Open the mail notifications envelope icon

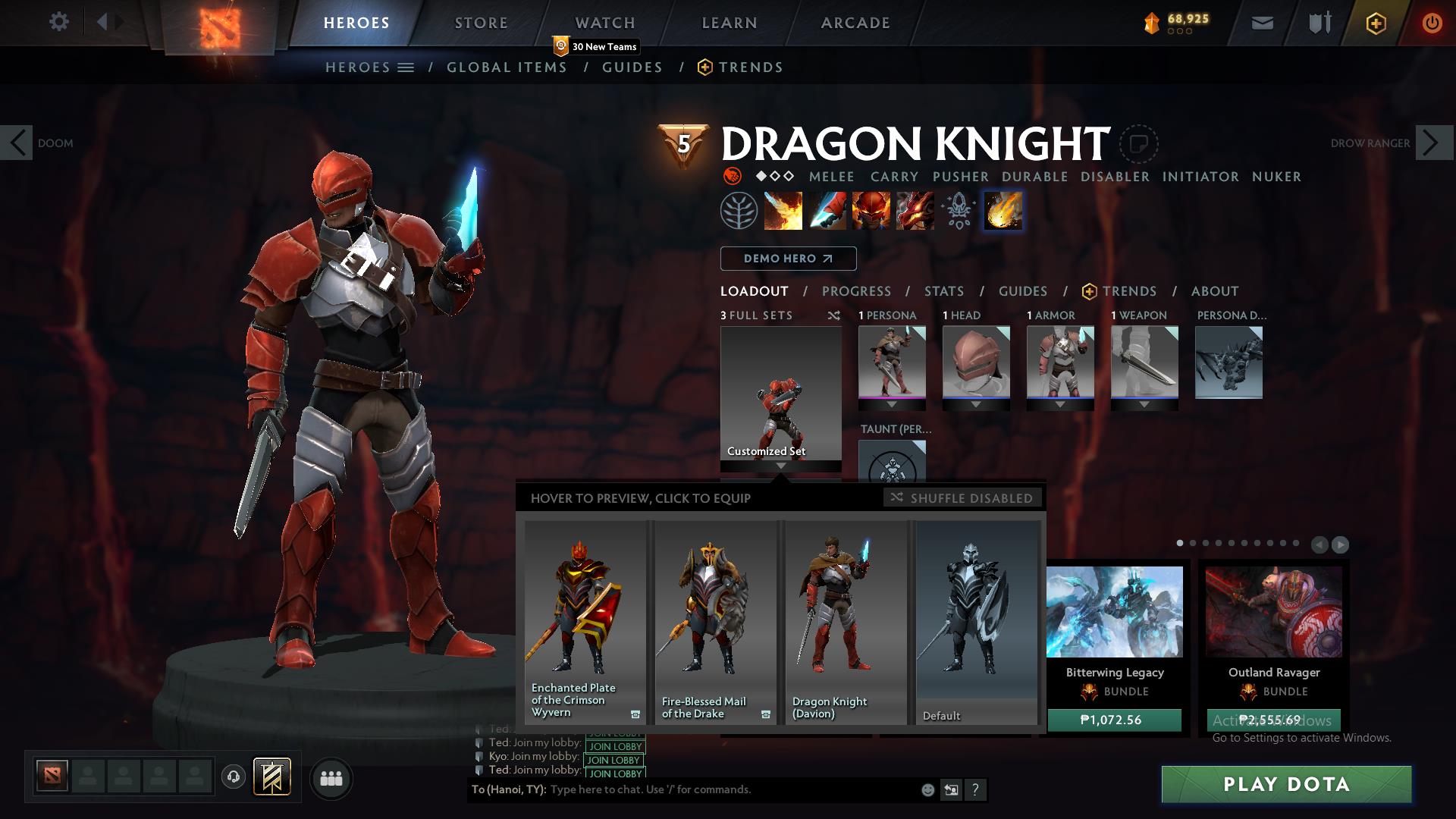[x=1261, y=22]
